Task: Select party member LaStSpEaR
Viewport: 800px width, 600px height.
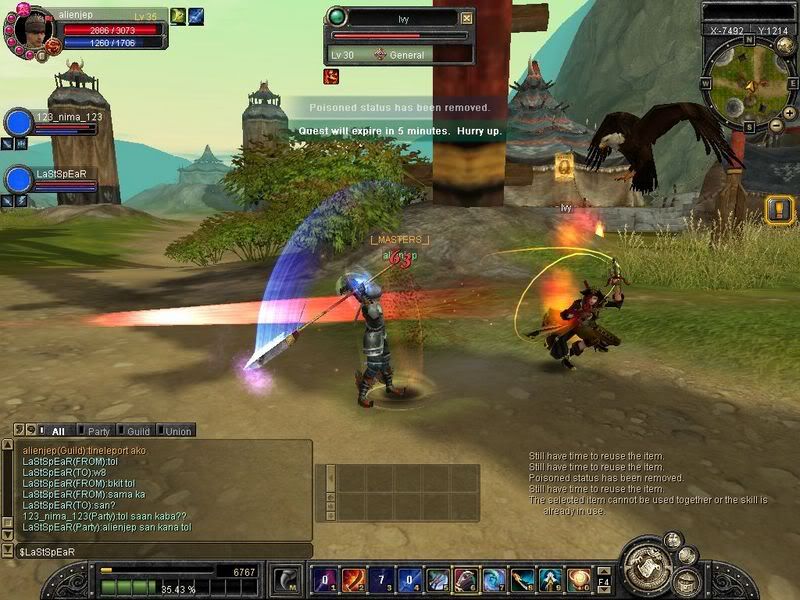Action: (20, 179)
